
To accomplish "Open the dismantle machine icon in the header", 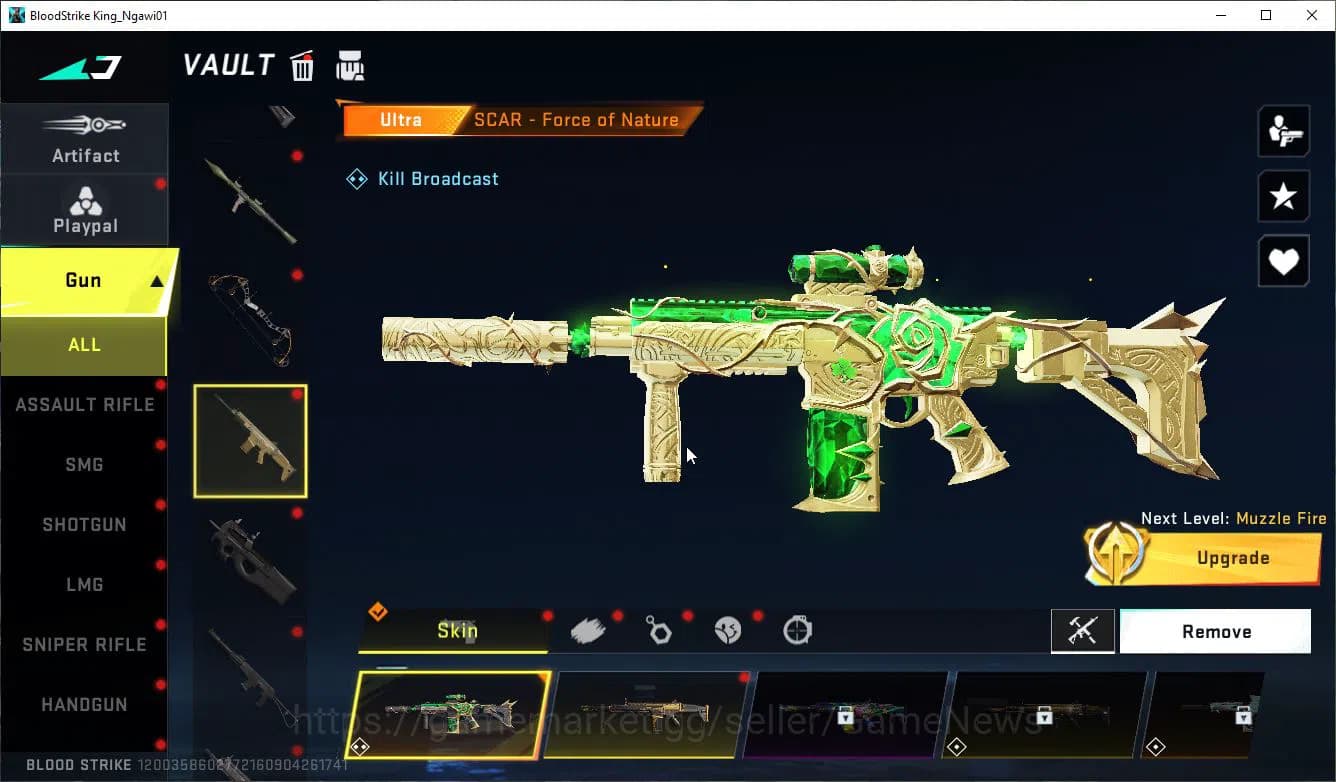I will tap(351, 65).
